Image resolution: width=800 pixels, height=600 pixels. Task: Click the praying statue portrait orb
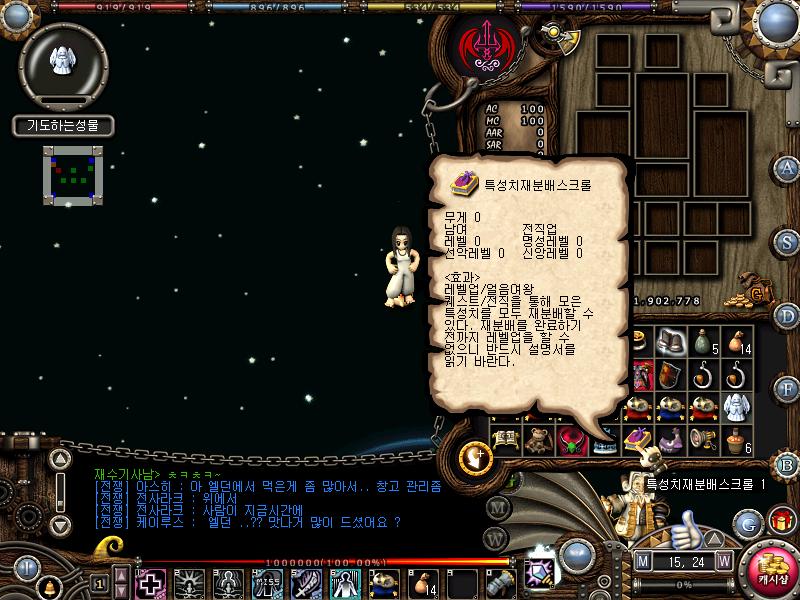click(62, 62)
